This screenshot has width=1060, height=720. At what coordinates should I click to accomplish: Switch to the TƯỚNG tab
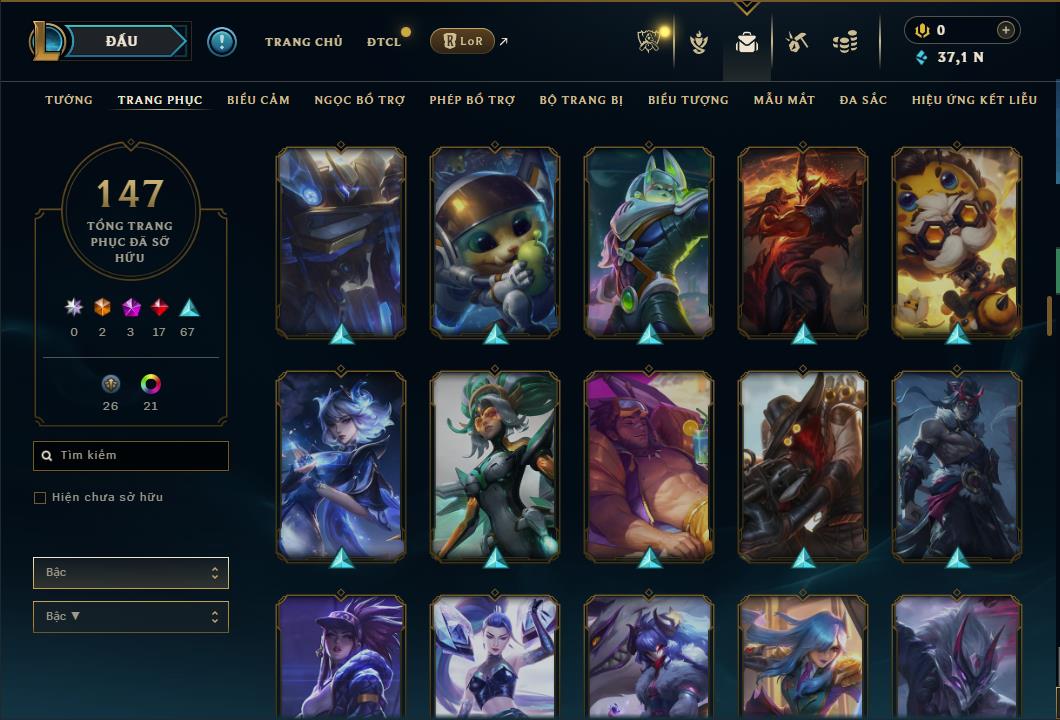coord(69,100)
